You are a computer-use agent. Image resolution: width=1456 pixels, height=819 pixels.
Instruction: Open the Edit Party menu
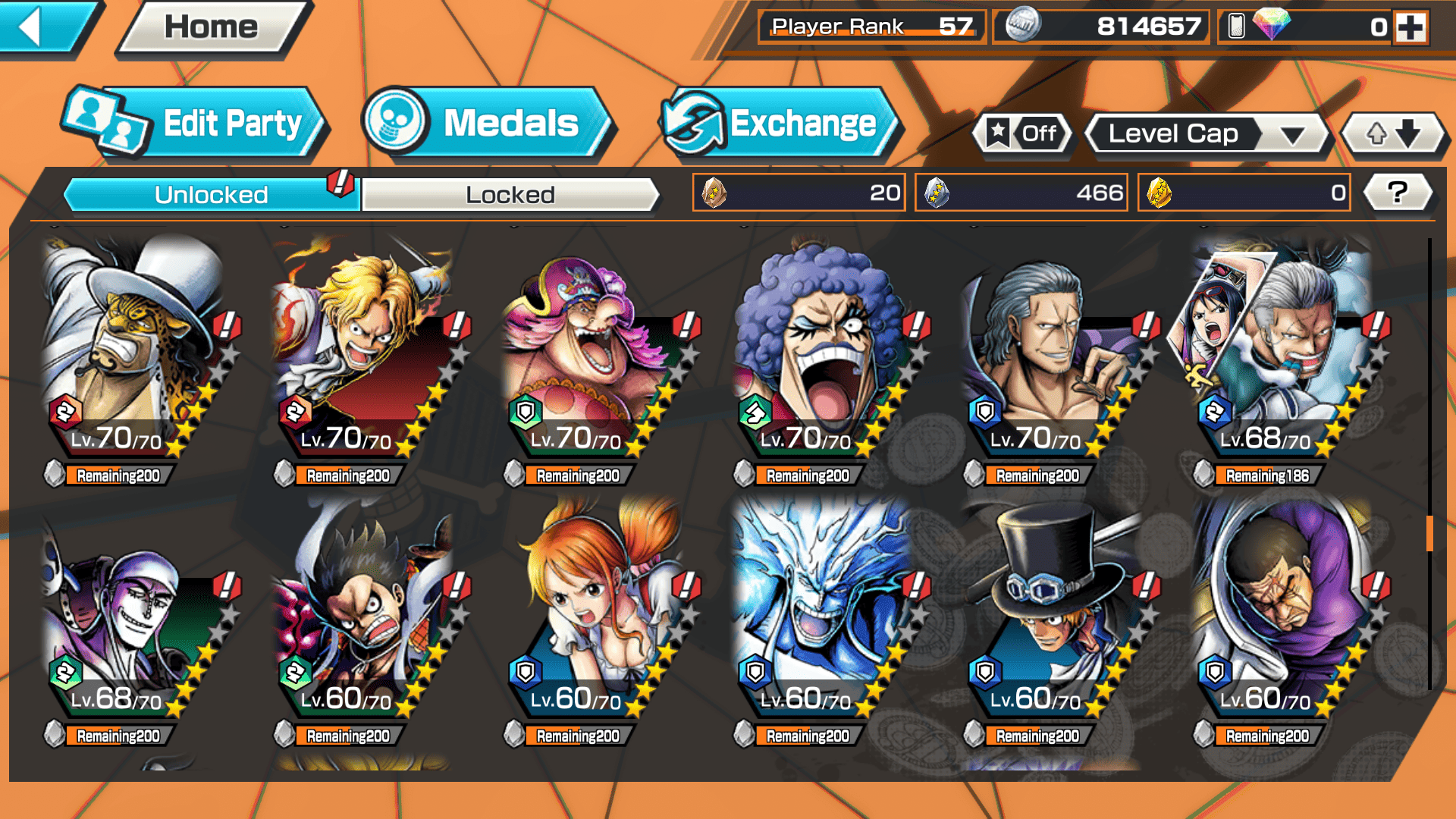click(x=196, y=124)
